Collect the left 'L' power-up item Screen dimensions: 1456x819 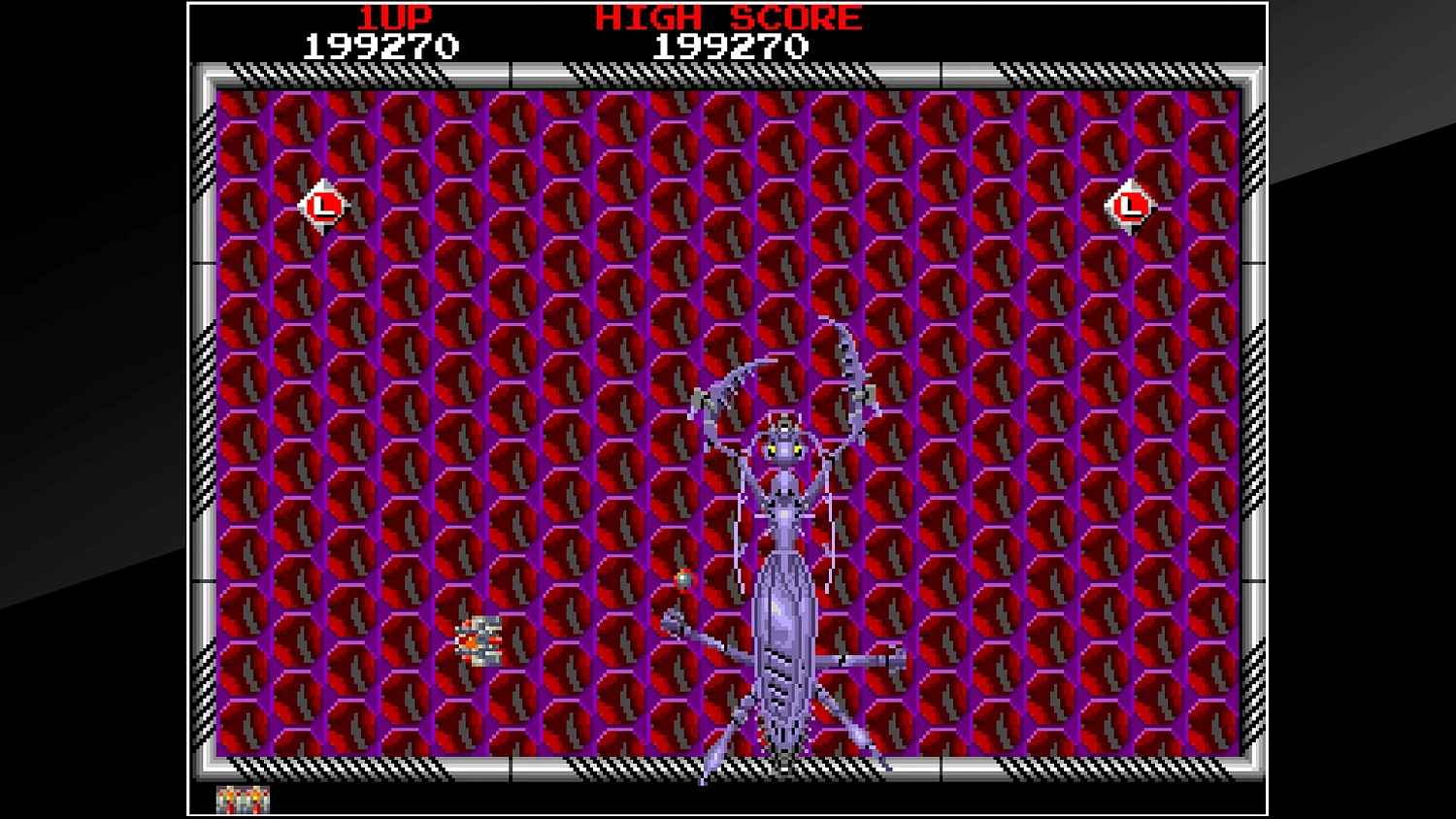[x=324, y=205]
